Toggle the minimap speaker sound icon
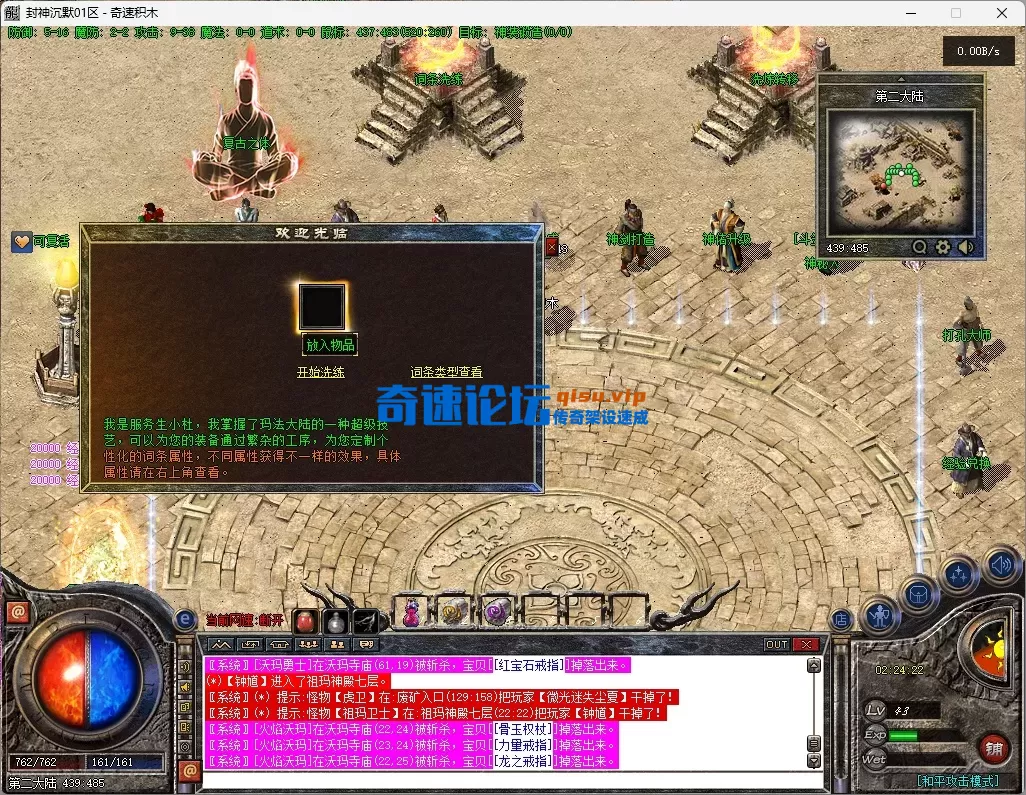This screenshot has height=795, width=1026. pos(965,247)
